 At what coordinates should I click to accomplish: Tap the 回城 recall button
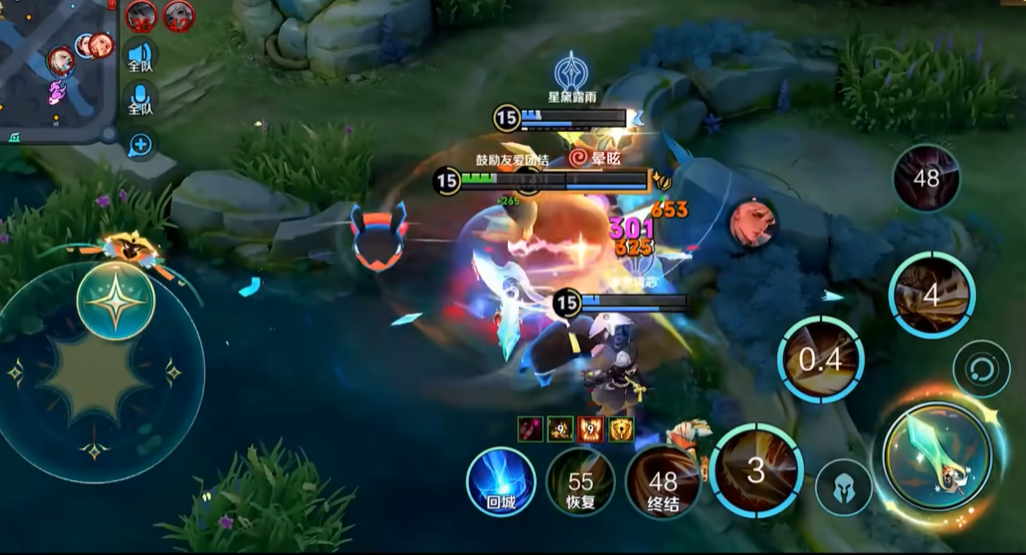[x=501, y=482]
